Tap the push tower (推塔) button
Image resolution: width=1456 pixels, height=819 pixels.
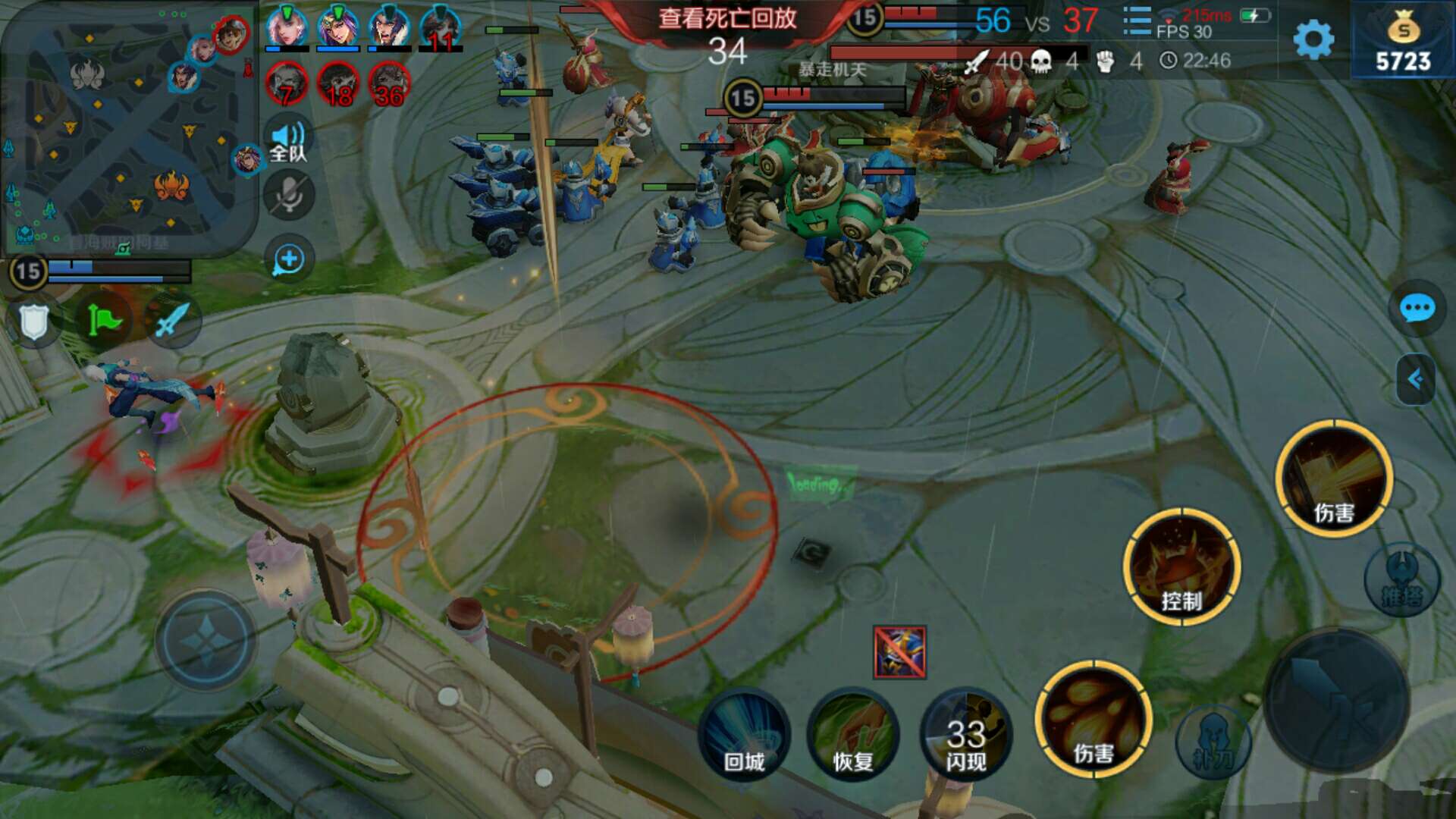1401,580
